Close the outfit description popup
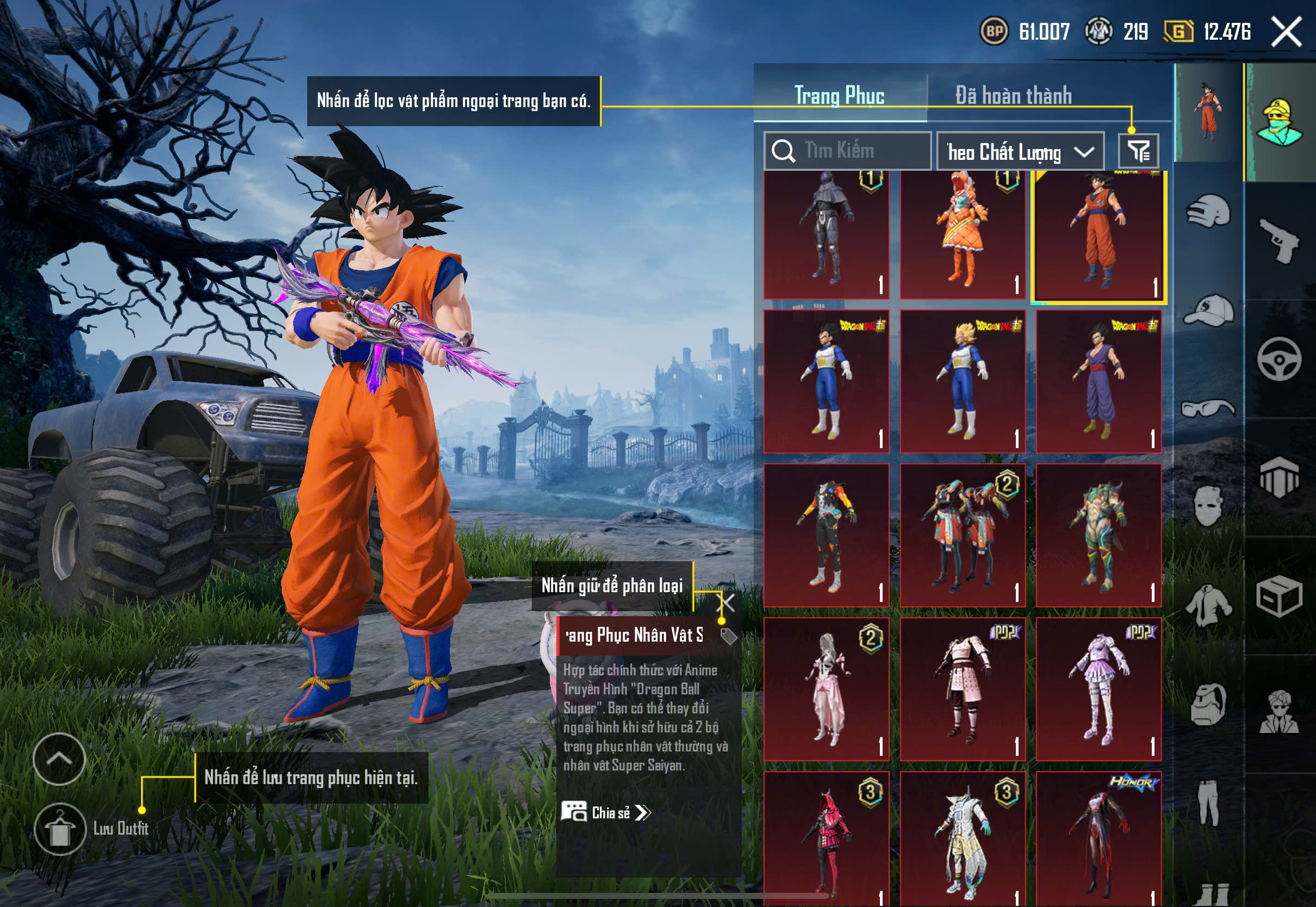Screen dimensions: 1316x907 point(727,602)
